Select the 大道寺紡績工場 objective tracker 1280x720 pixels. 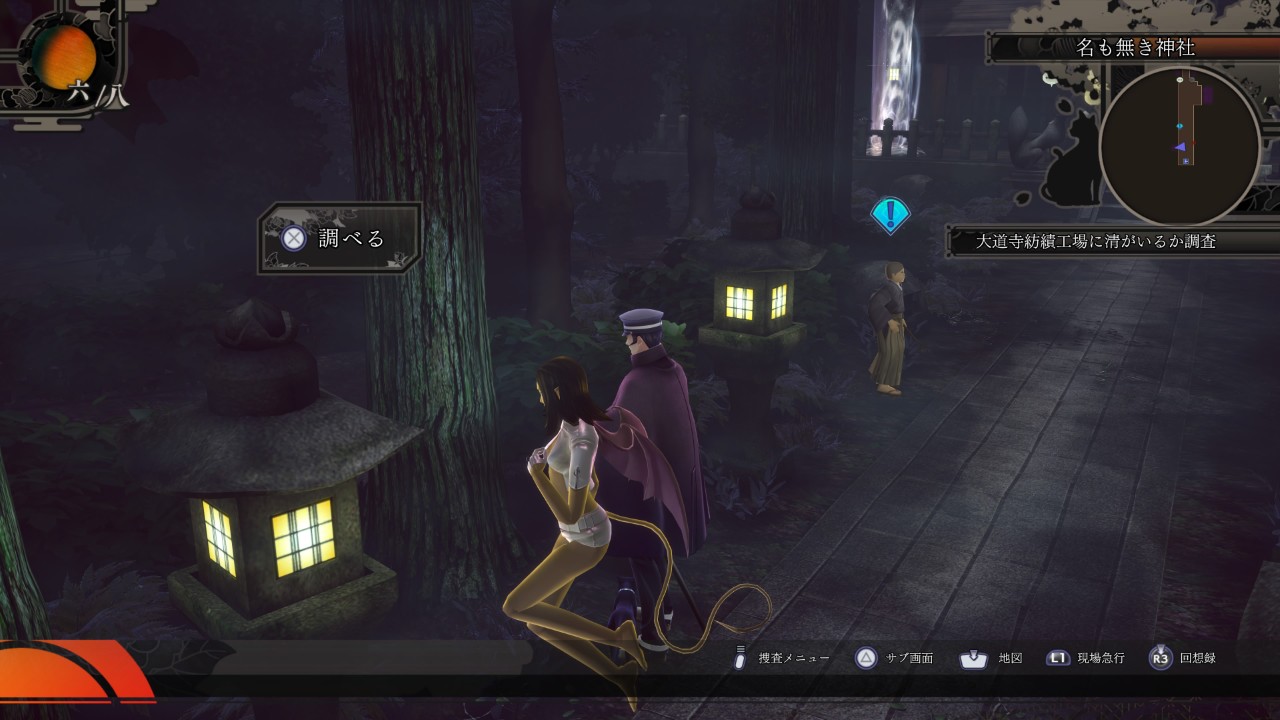click(1096, 241)
